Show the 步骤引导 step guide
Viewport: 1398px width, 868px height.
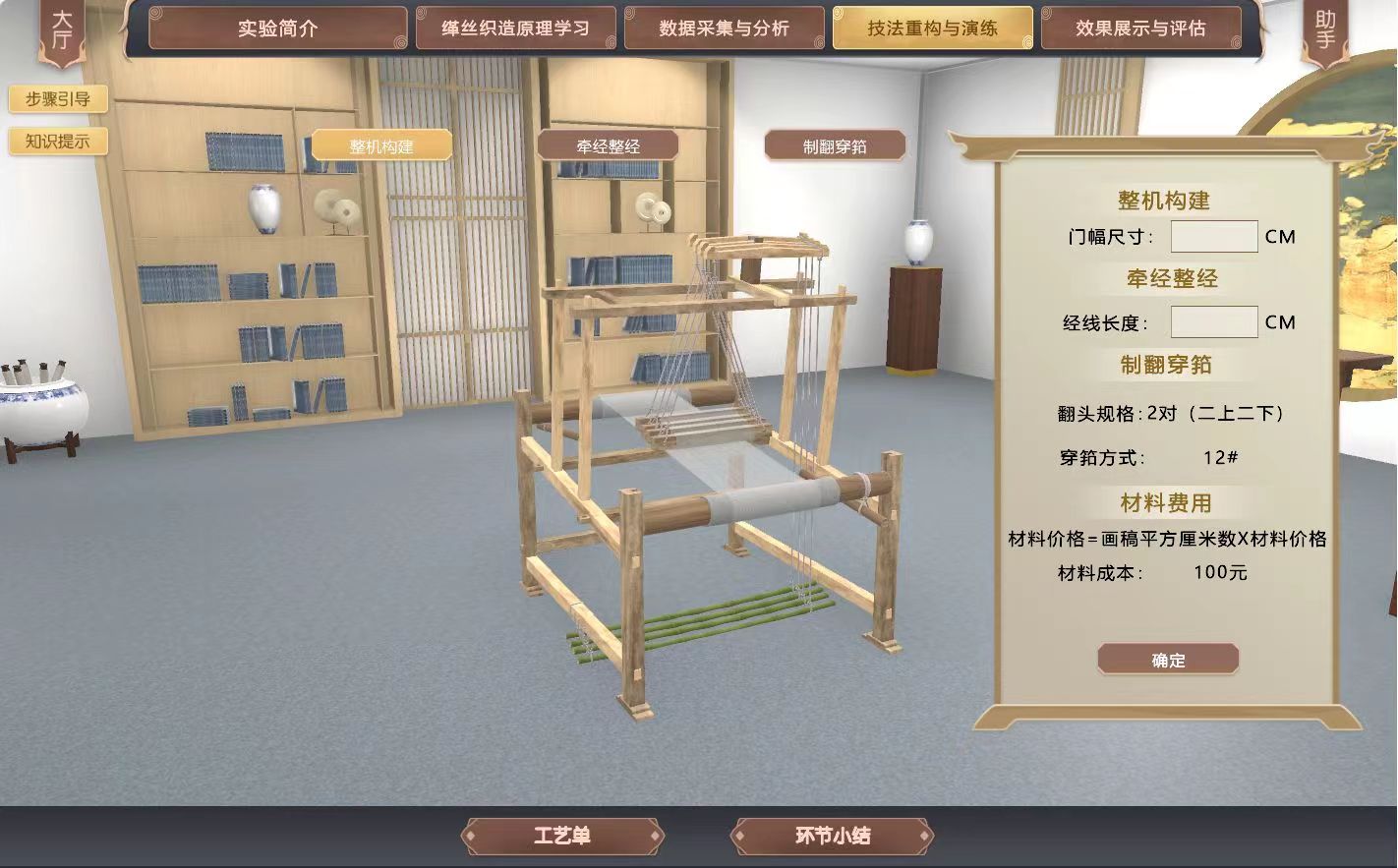click(58, 99)
